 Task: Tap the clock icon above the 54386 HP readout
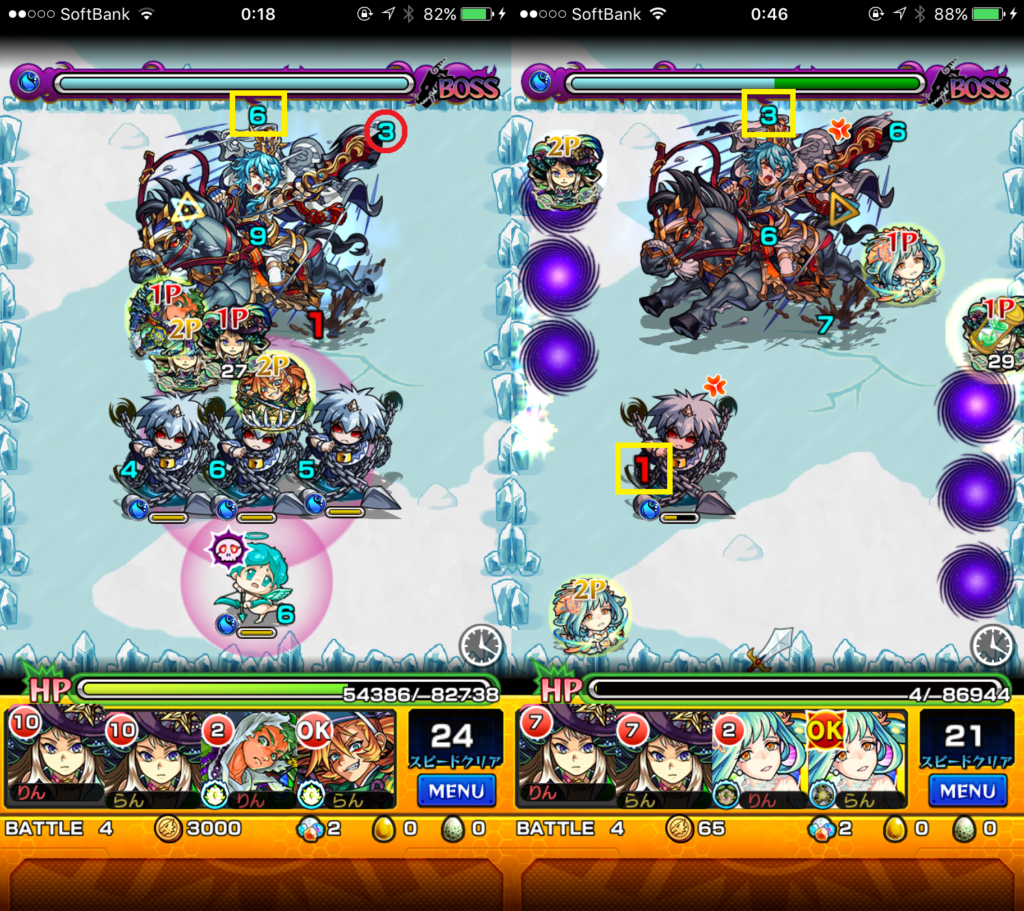click(x=480, y=646)
